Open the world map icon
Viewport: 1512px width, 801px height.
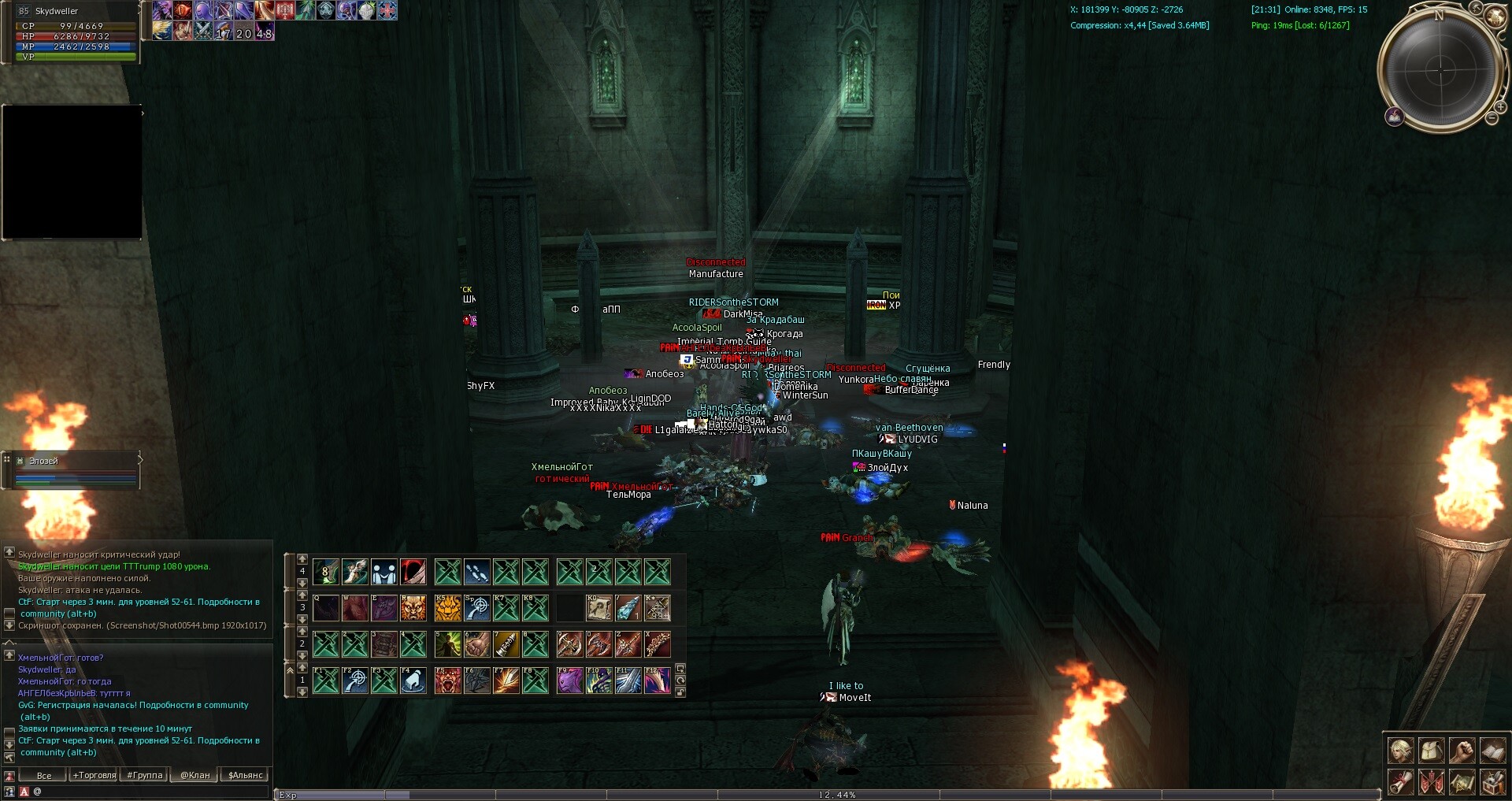point(1462,781)
